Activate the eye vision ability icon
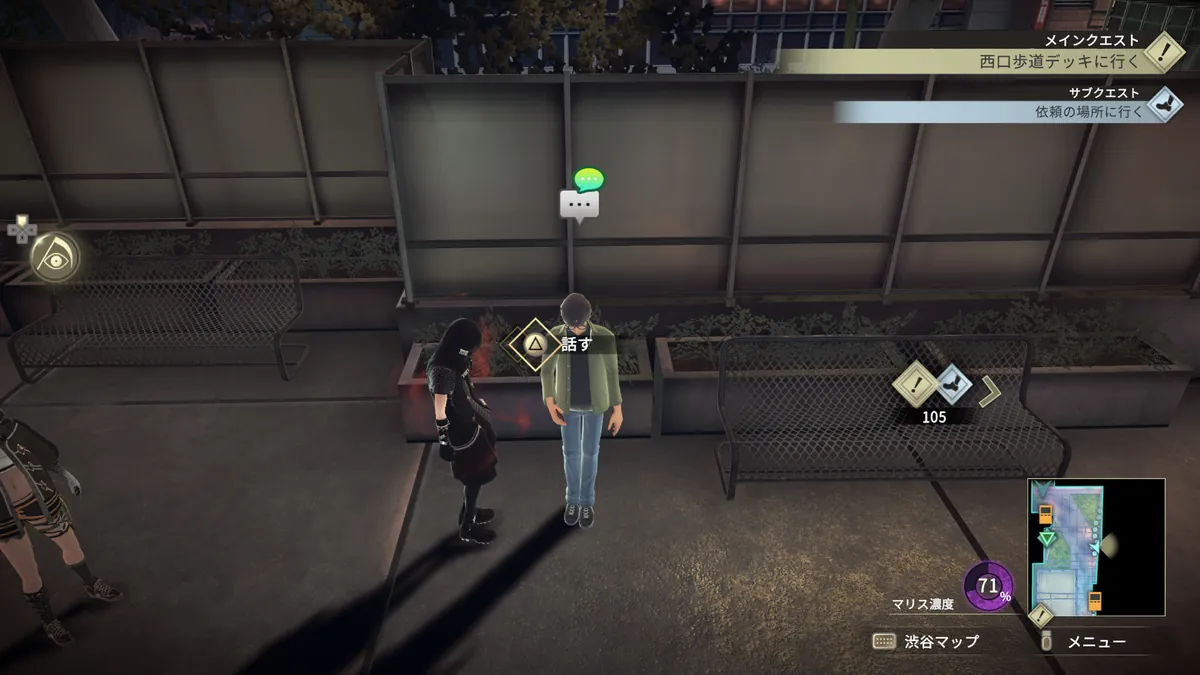The width and height of the screenshot is (1200, 675). coord(53,258)
